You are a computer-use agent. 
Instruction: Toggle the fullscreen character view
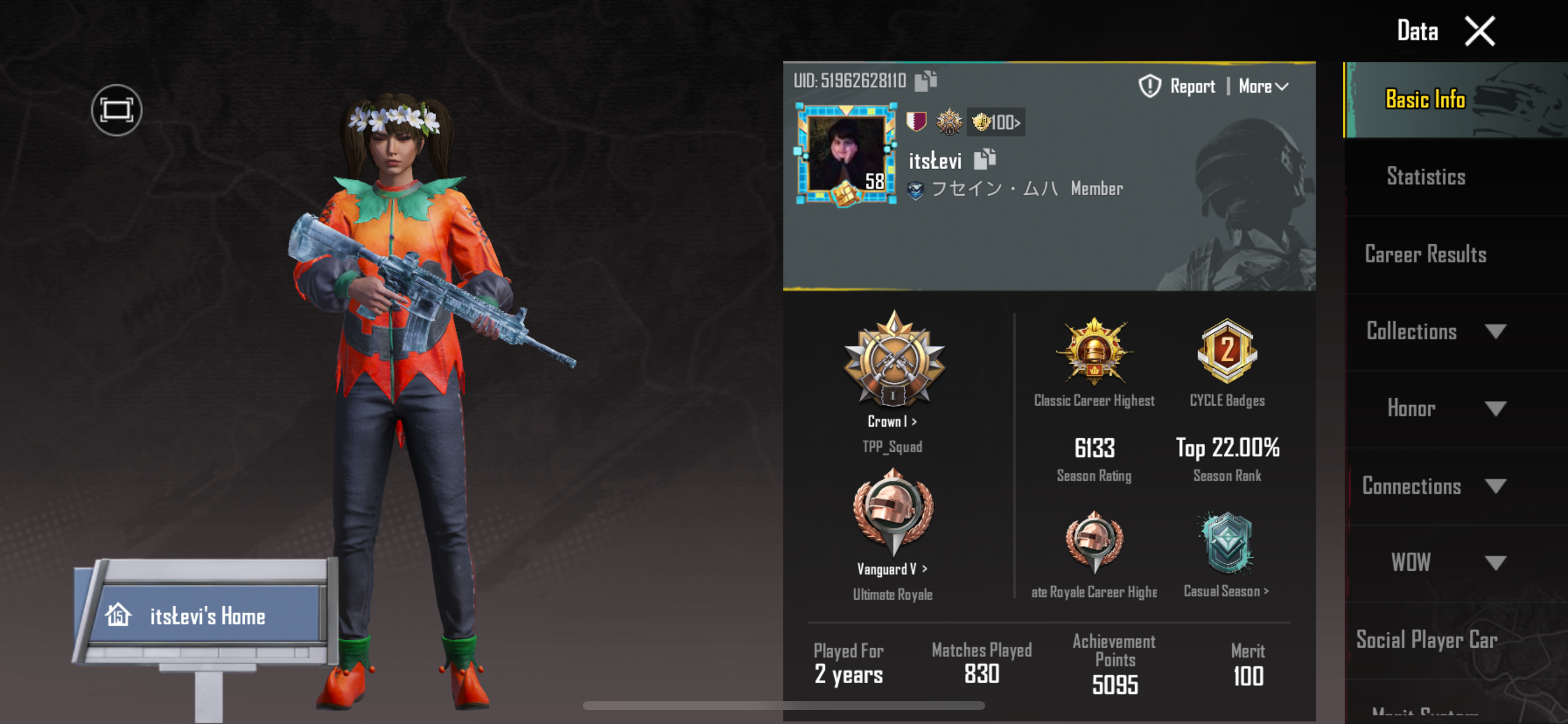[x=116, y=110]
